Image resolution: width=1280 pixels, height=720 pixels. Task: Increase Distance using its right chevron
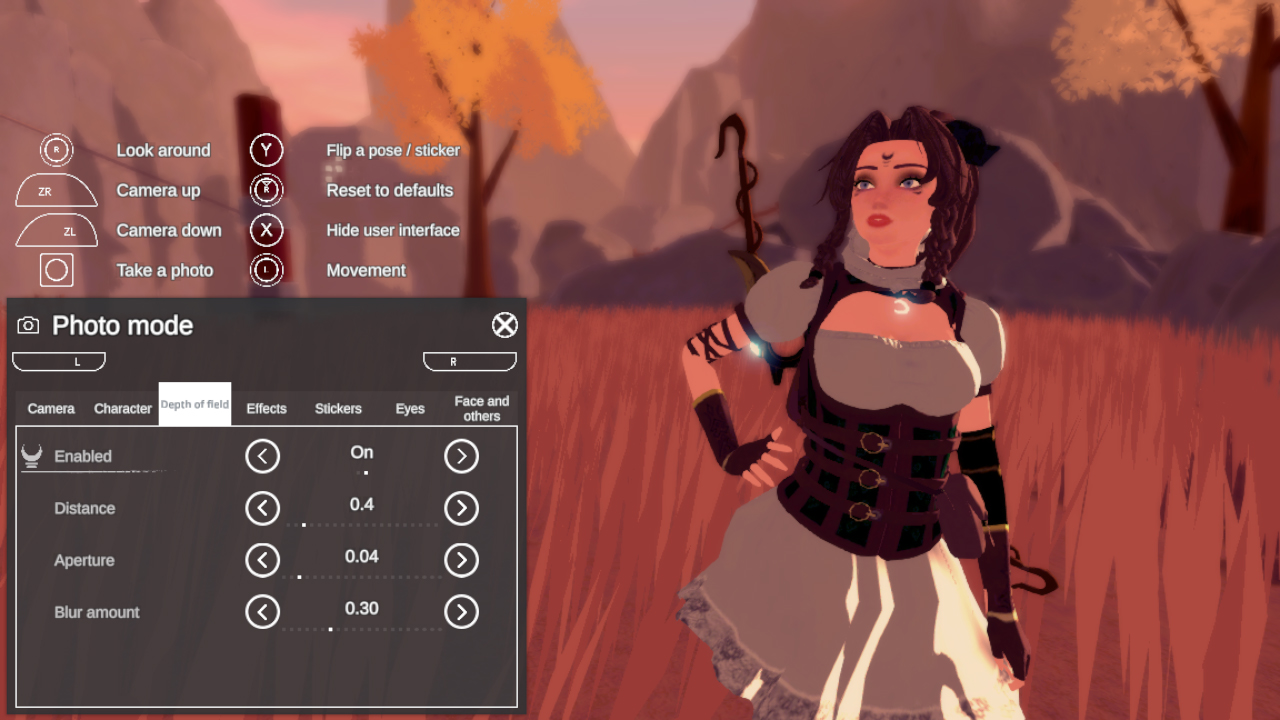pyautogui.click(x=462, y=508)
